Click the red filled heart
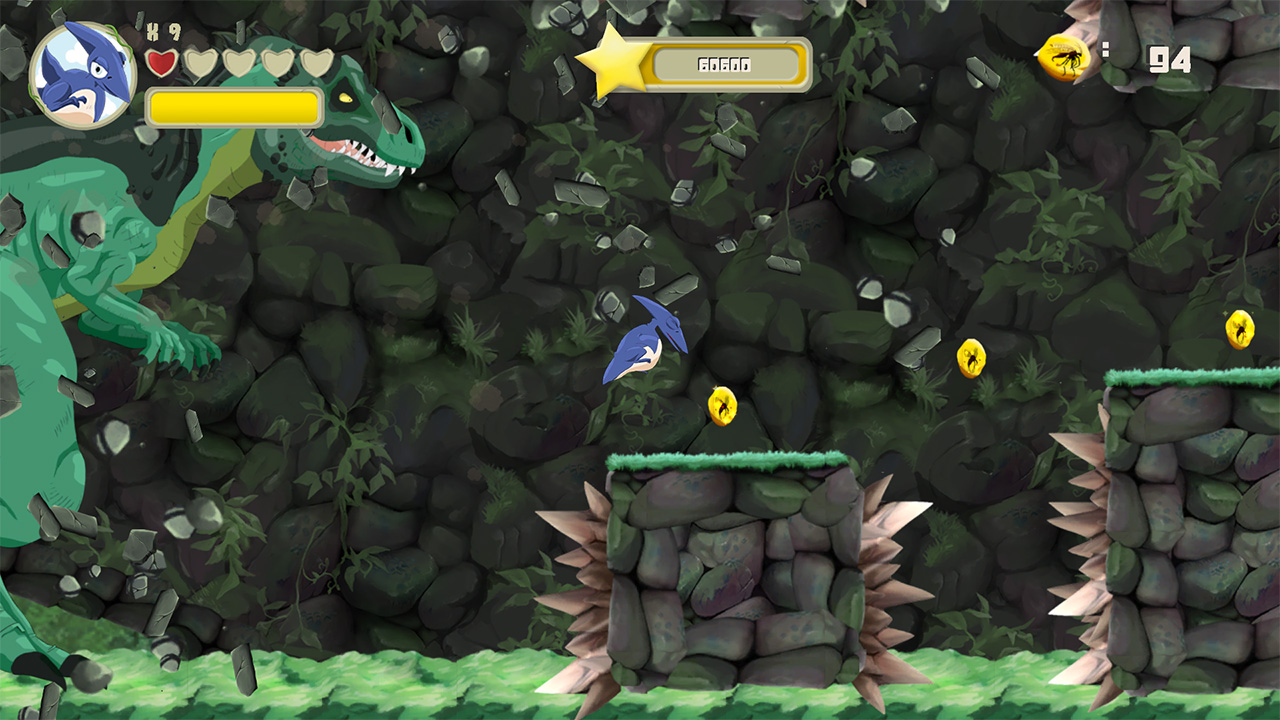1280x720 pixels. (161, 61)
